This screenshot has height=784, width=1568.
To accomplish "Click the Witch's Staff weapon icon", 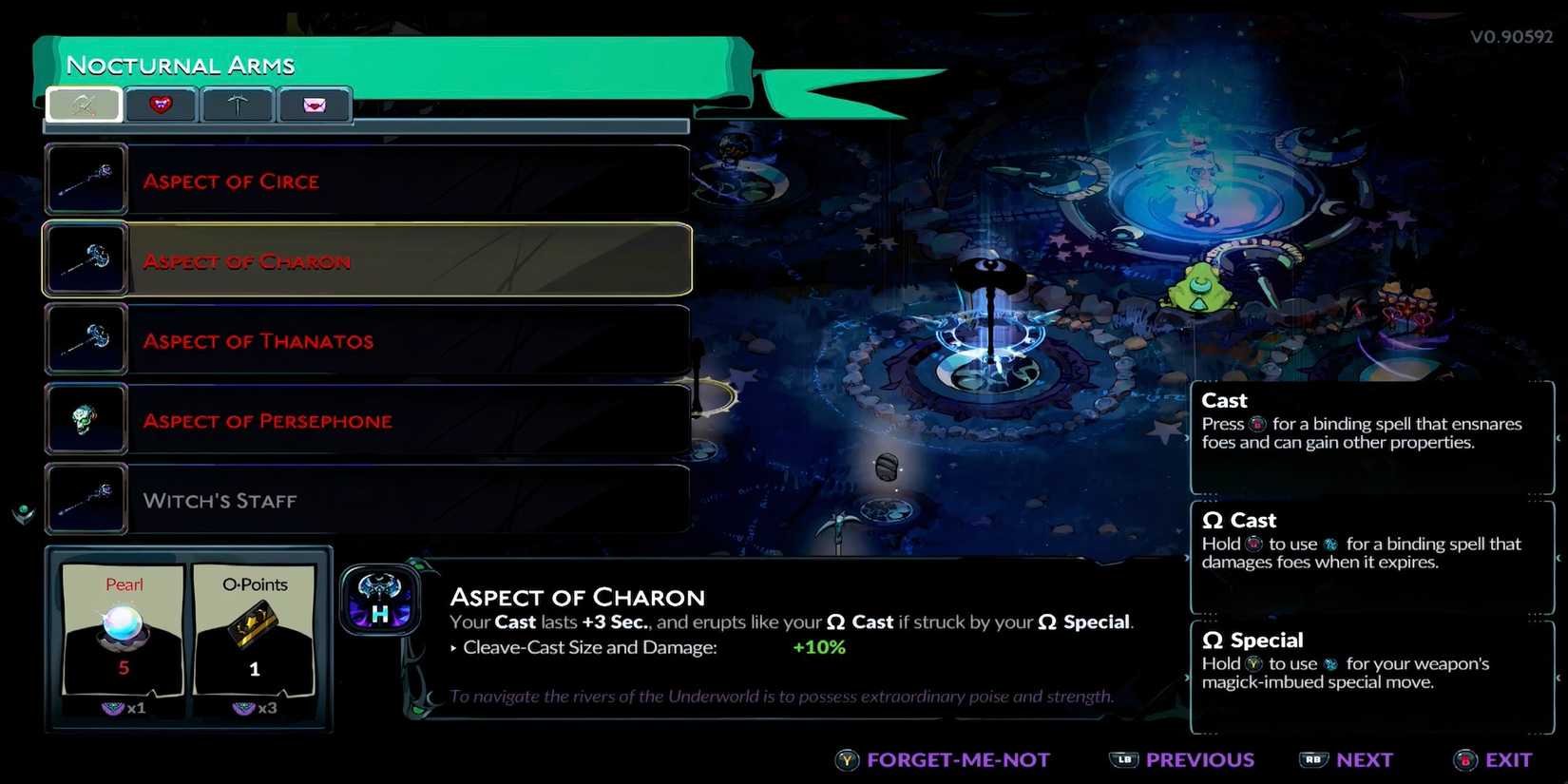I will click(86, 499).
